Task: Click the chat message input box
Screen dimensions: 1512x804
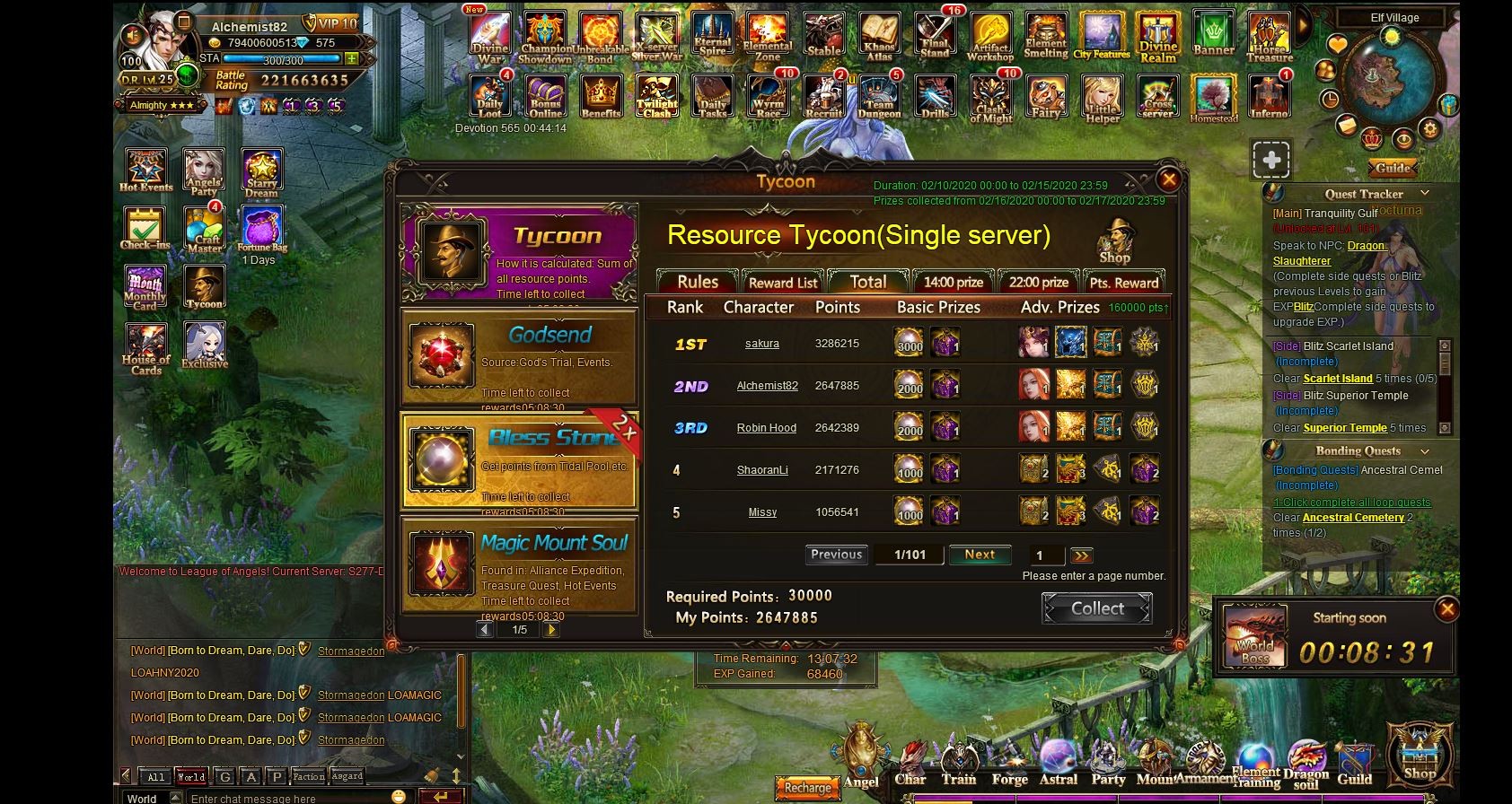Action: coord(287,798)
